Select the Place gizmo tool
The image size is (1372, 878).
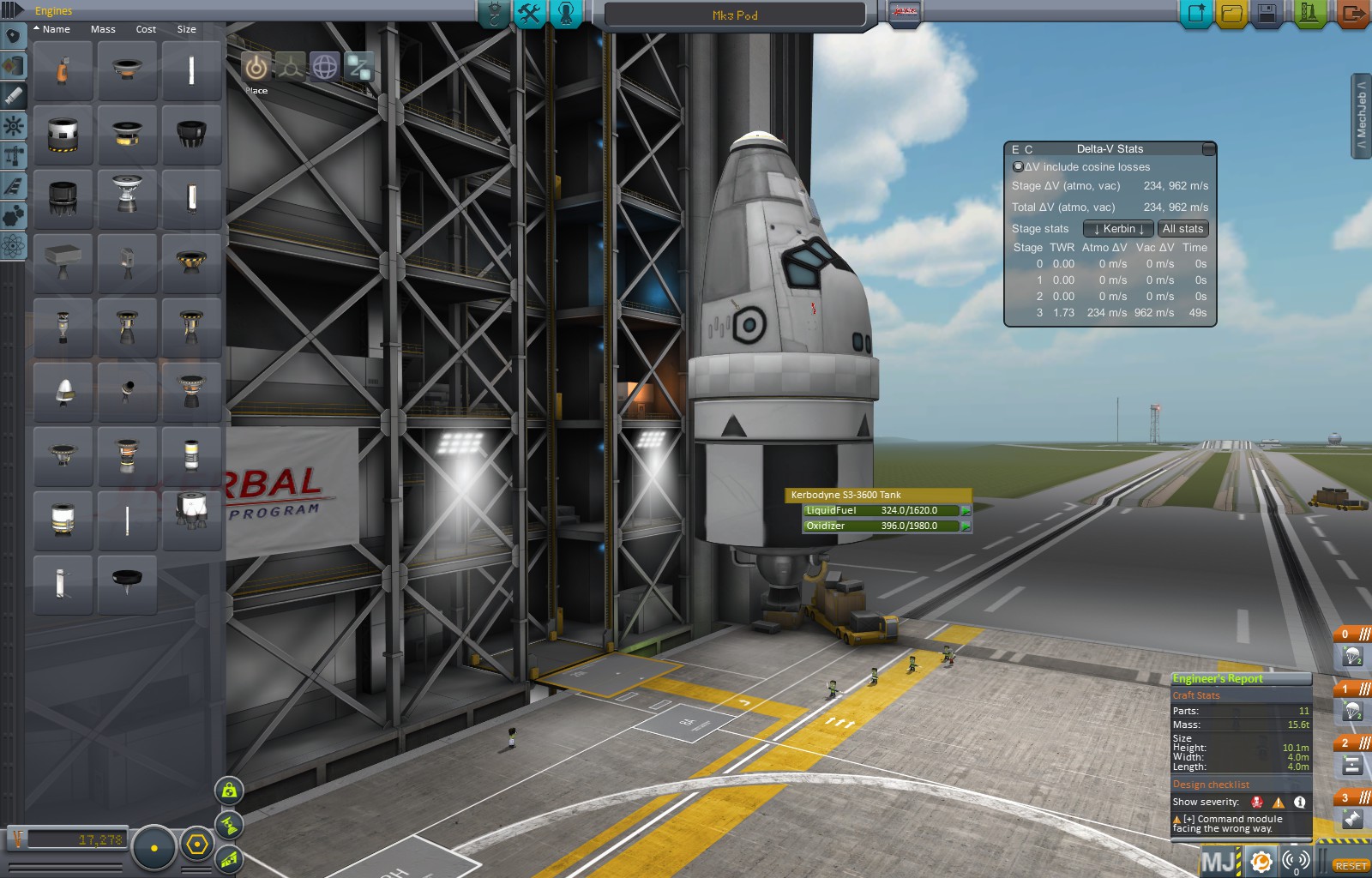256,67
